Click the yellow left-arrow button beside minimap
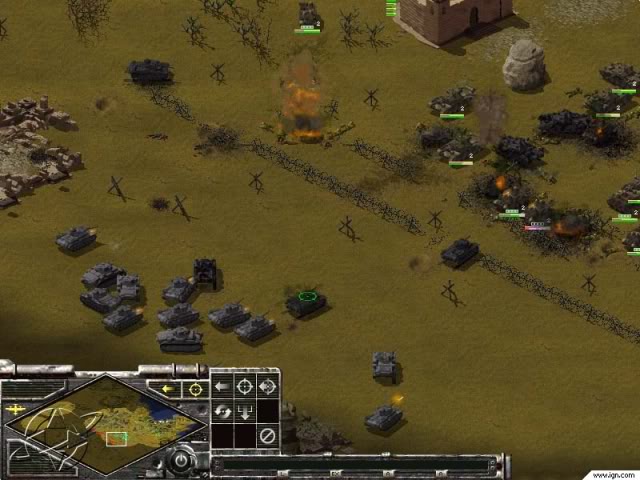 coord(169,389)
